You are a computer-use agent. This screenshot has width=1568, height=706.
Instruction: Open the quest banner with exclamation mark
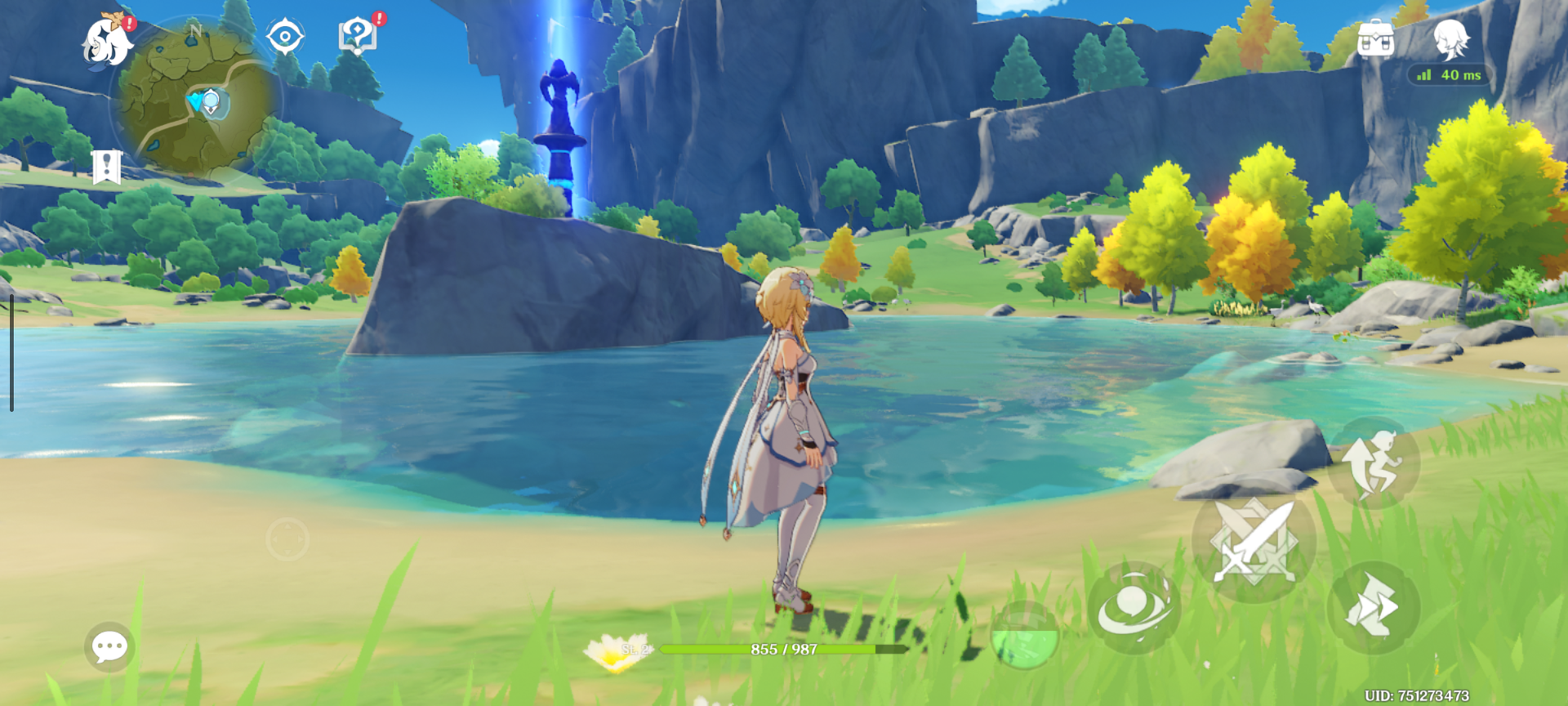[107, 167]
